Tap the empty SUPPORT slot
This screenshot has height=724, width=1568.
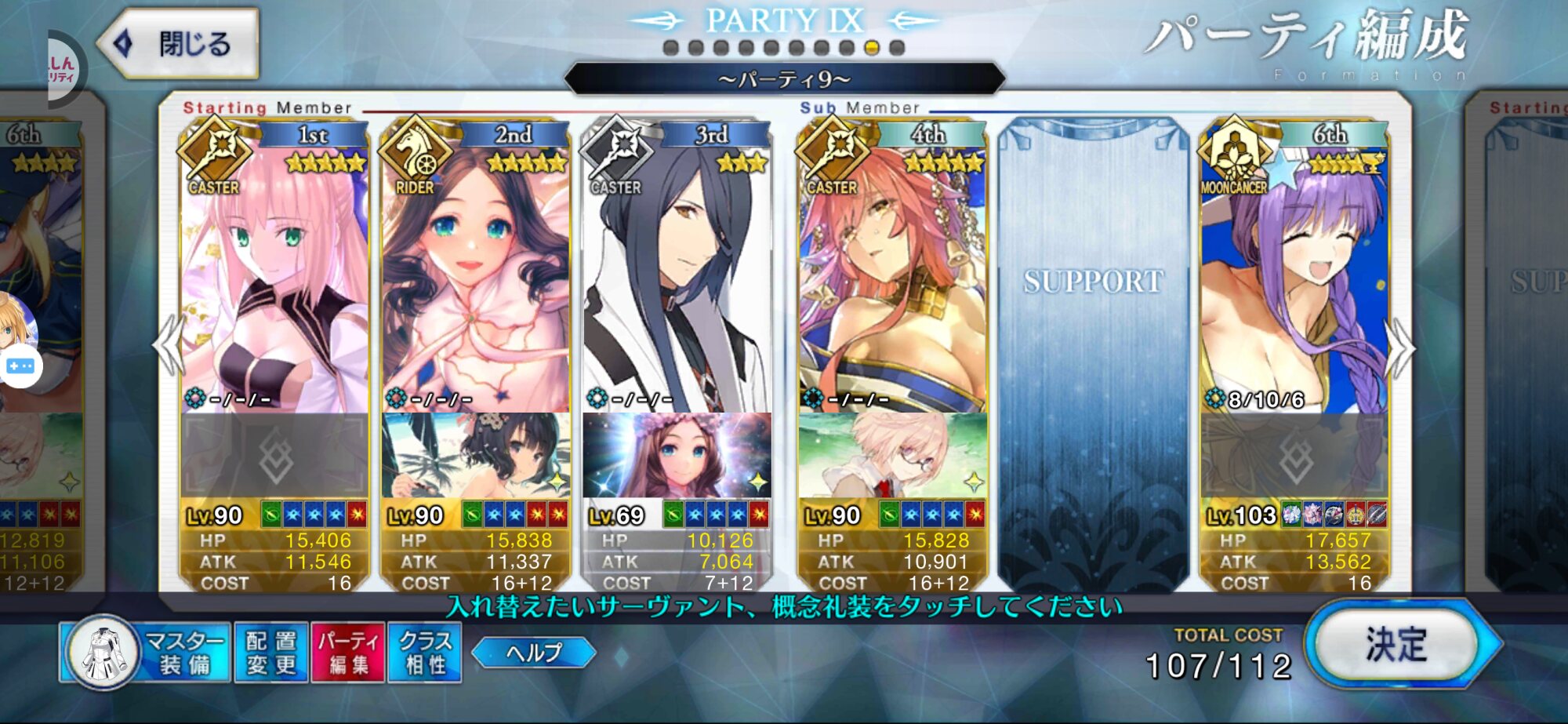1093,353
